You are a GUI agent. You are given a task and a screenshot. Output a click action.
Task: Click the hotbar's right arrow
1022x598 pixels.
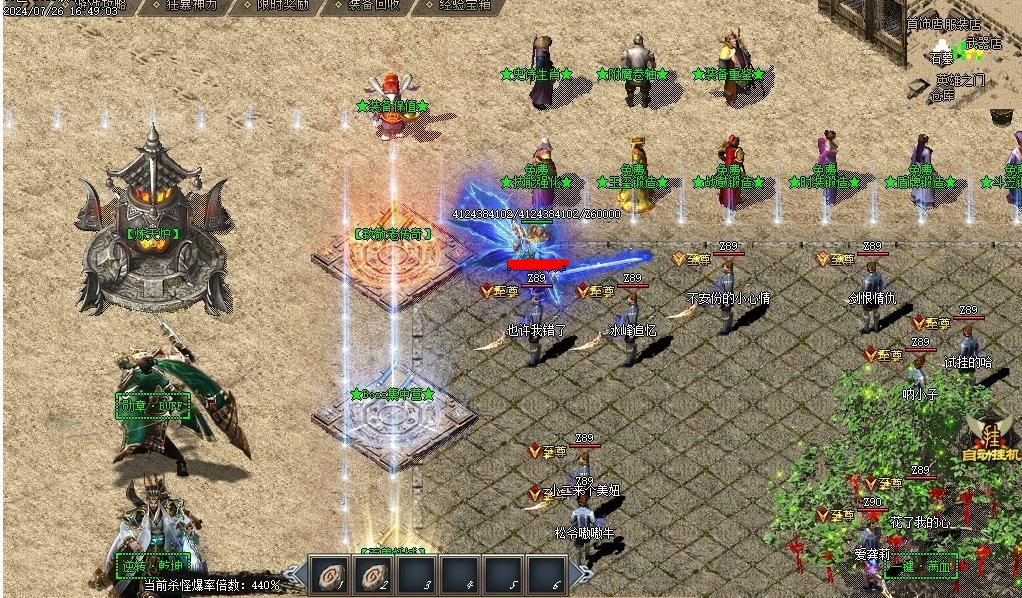(x=585, y=575)
